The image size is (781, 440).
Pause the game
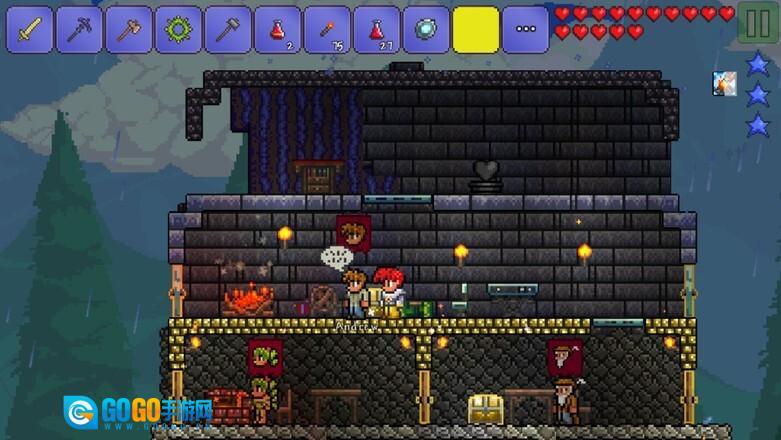pos(756,24)
